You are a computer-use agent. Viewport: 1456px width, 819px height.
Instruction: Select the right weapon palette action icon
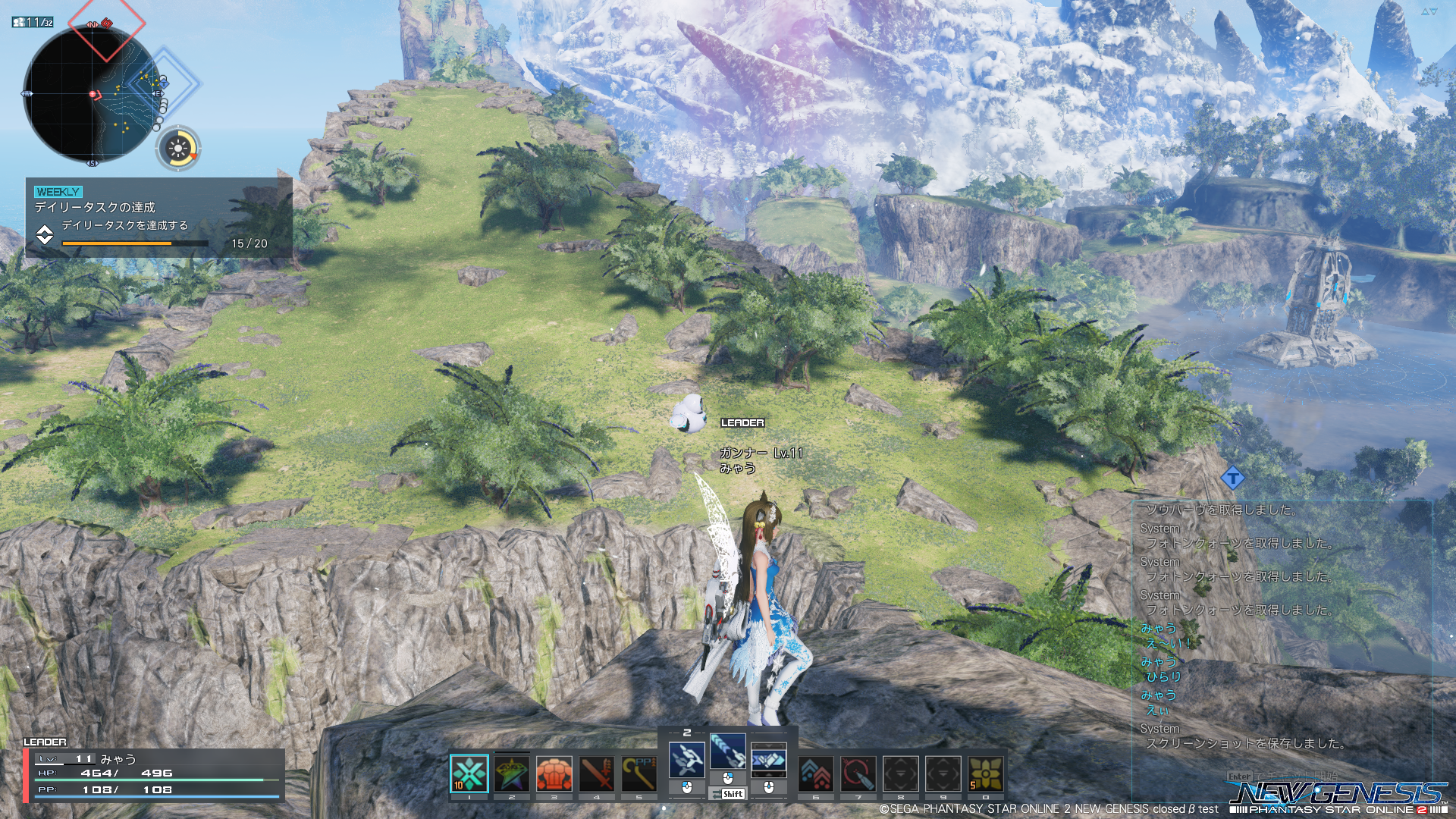(x=769, y=759)
